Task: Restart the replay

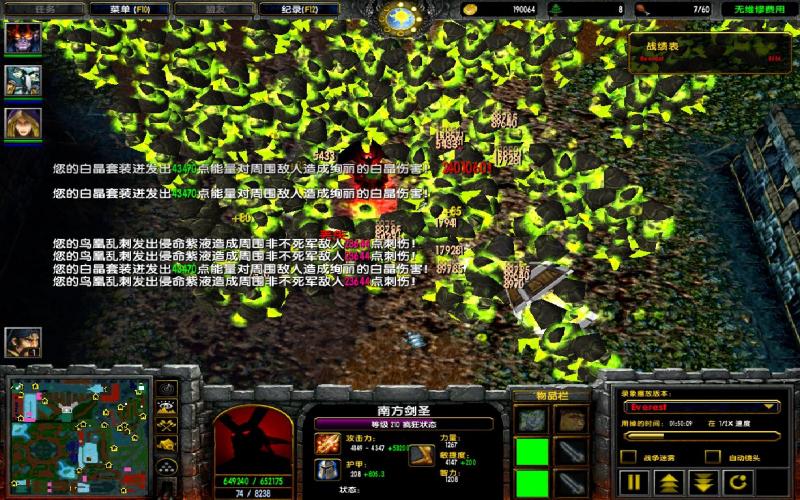Action: [x=737, y=482]
